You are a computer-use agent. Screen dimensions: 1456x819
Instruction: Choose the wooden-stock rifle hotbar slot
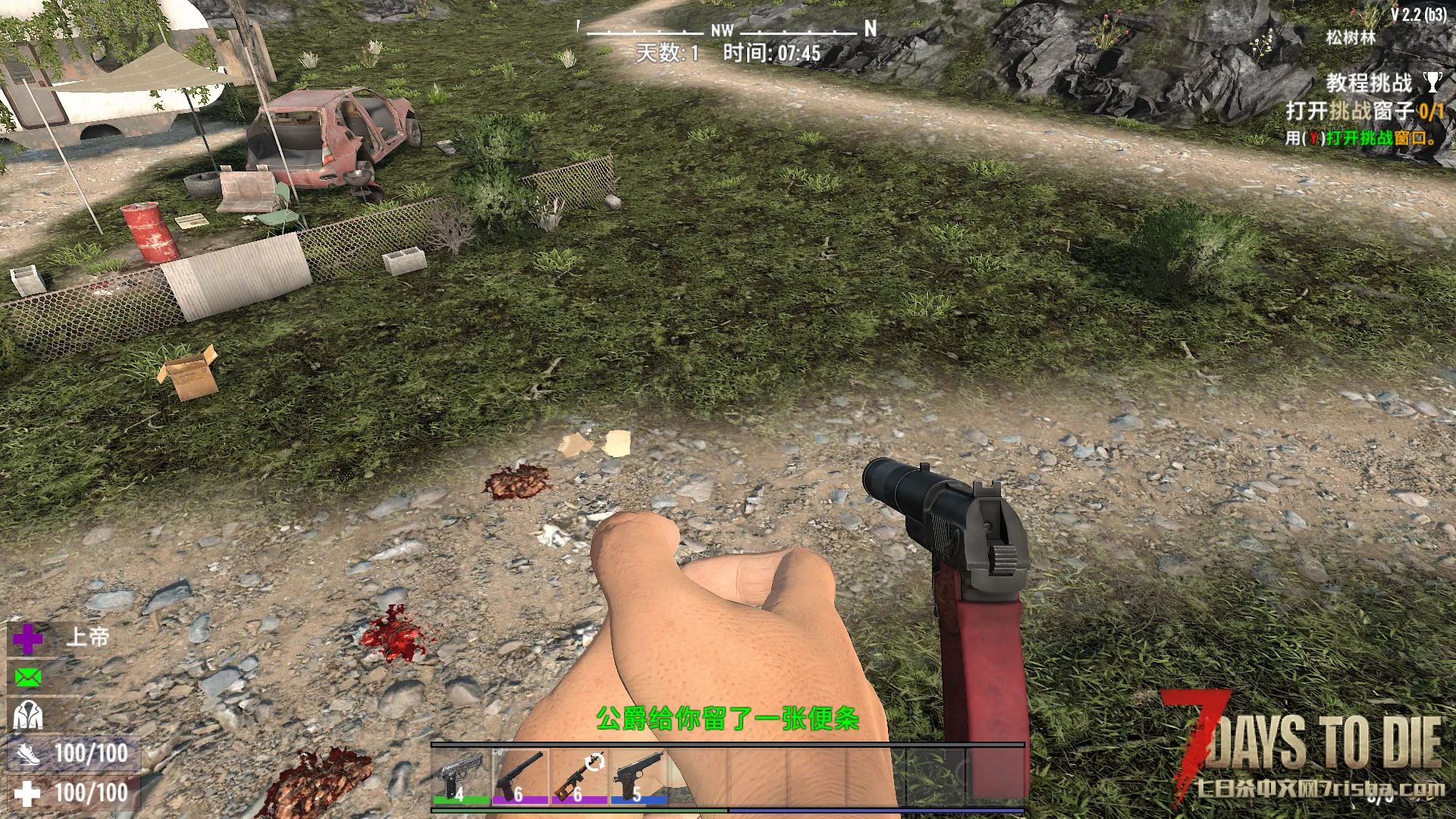pos(579,775)
